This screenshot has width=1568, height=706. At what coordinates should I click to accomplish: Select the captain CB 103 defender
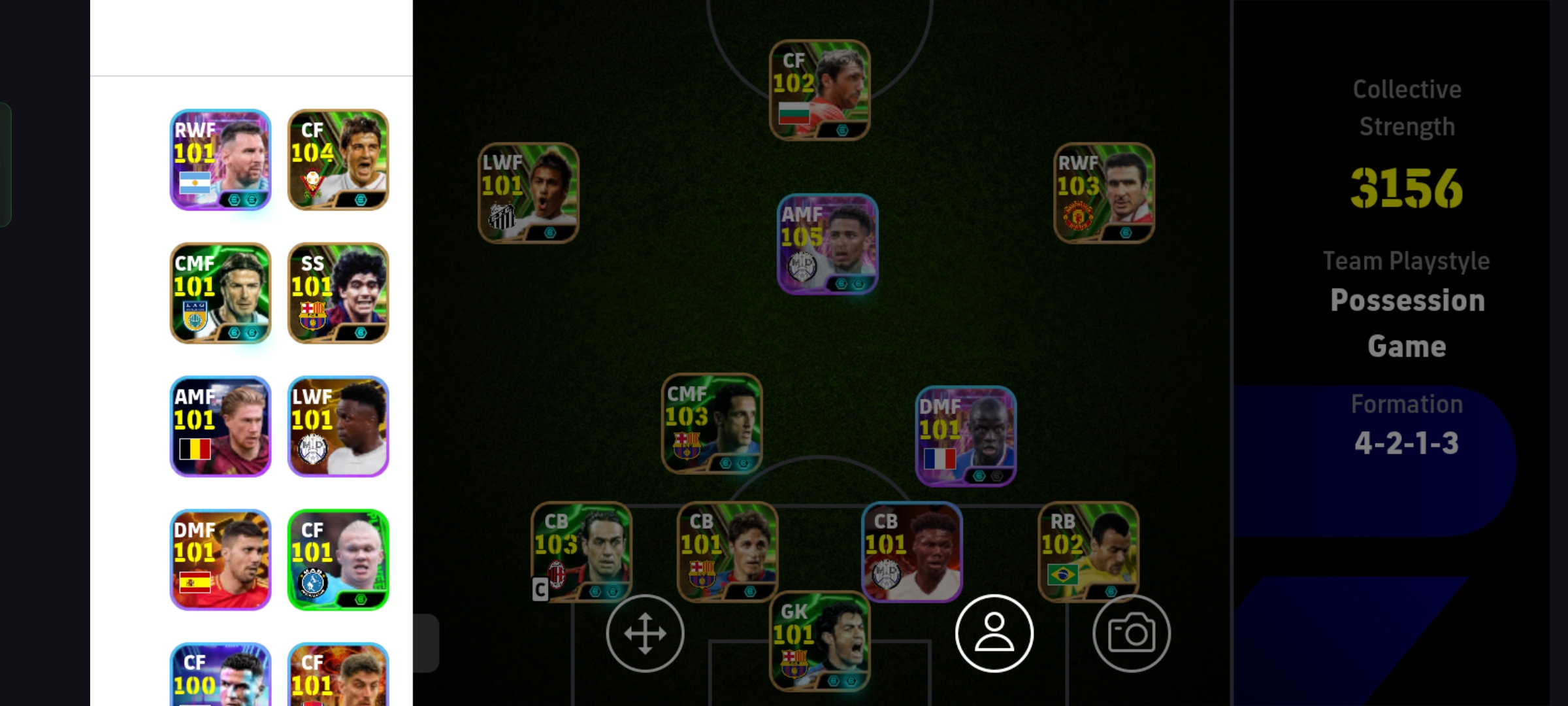click(x=581, y=551)
